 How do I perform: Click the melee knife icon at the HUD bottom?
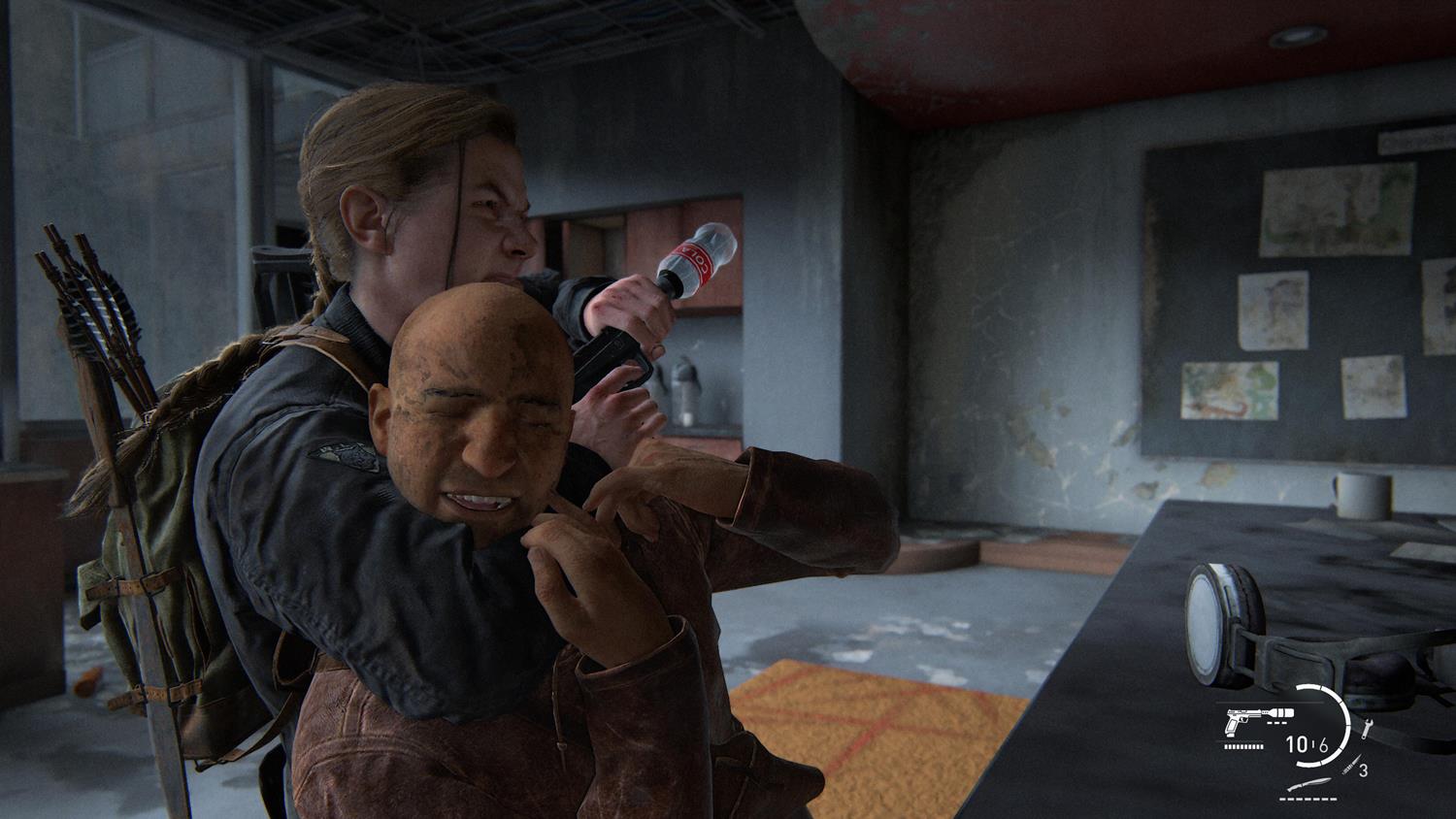tap(1309, 784)
